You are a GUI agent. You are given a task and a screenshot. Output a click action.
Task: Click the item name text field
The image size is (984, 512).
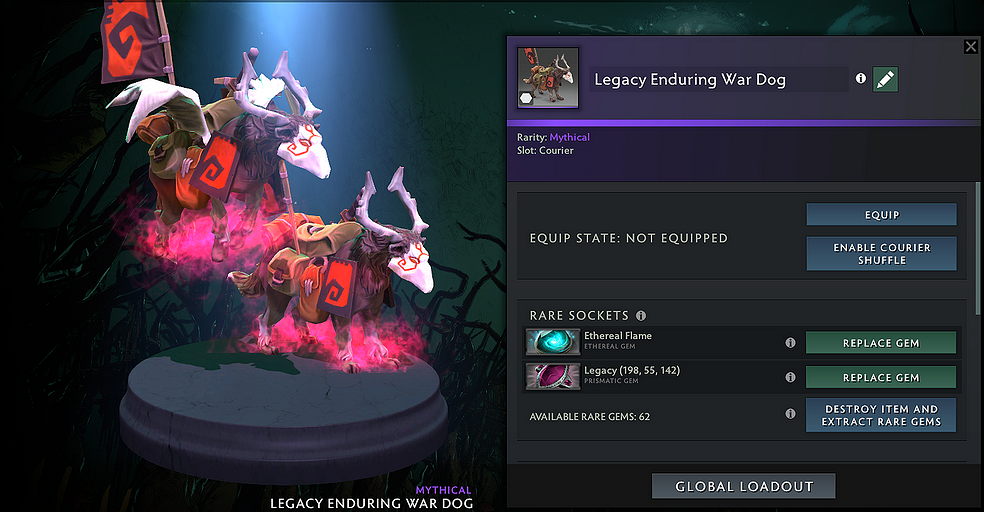point(718,80)
